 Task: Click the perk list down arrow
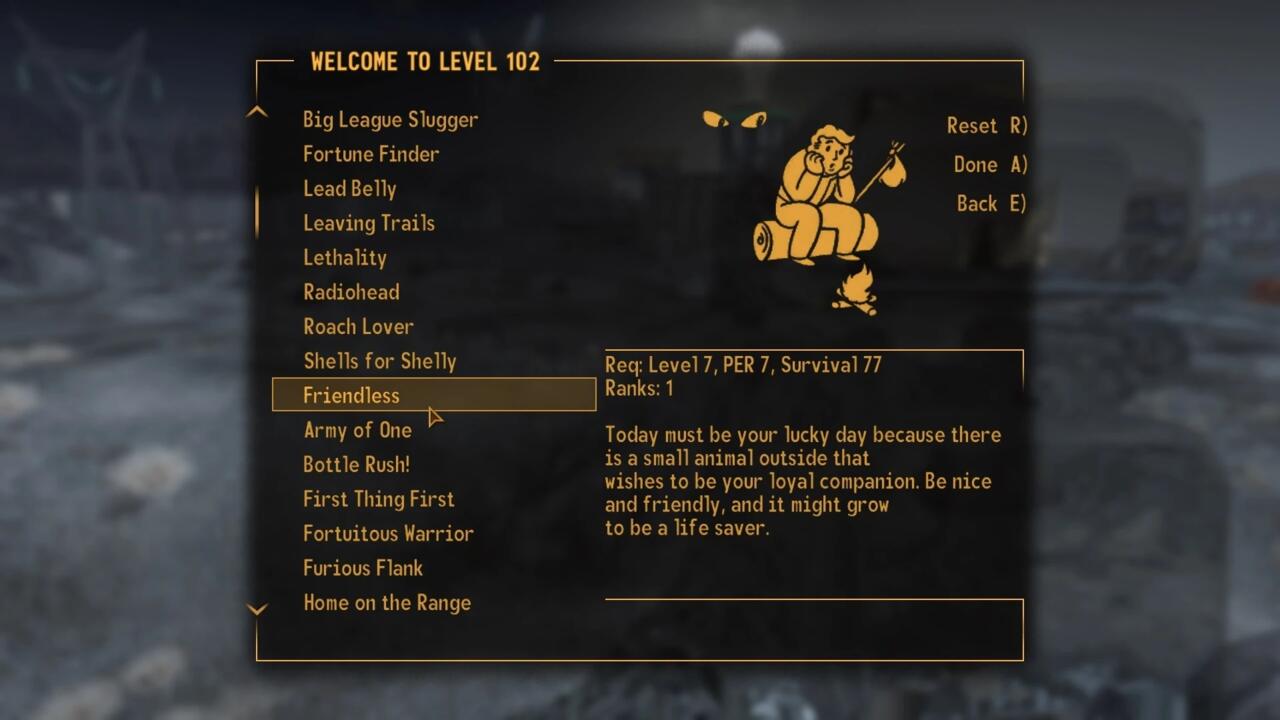coord(257,609)
